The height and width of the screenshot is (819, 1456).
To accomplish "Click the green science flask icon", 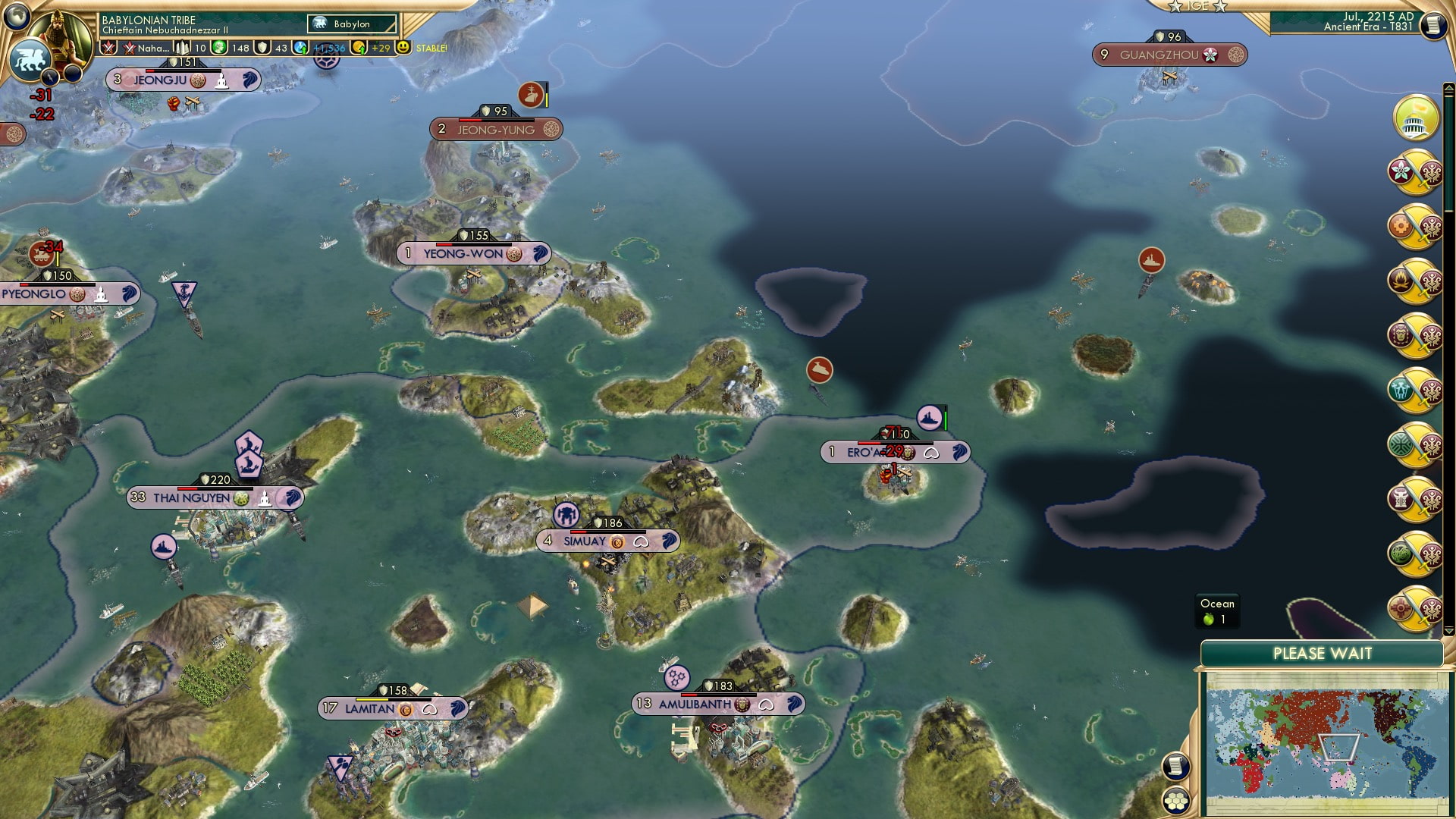I will (x=219, y=48).
